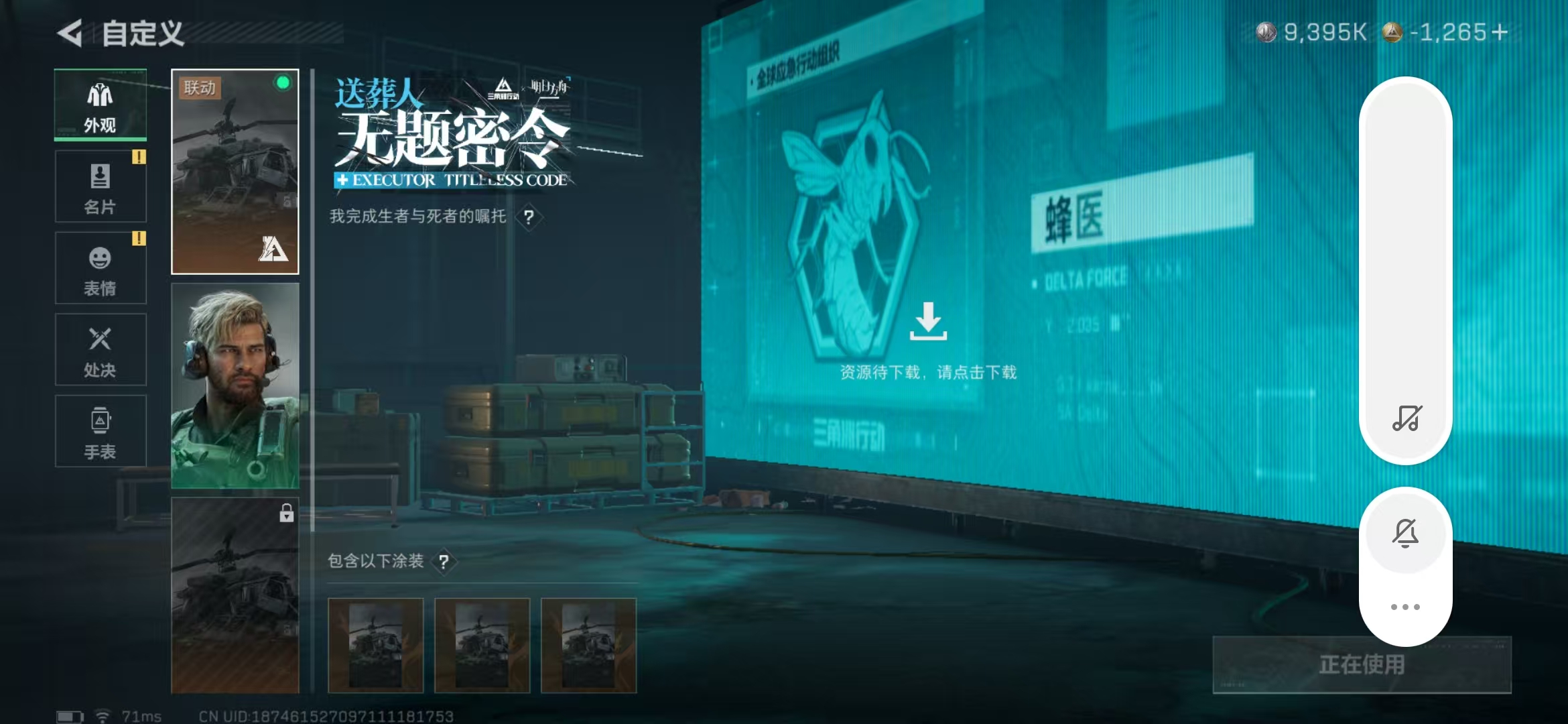Disable notifications with the crossed bell icon
This screenshot has width=1568, height=724.
1405,533
